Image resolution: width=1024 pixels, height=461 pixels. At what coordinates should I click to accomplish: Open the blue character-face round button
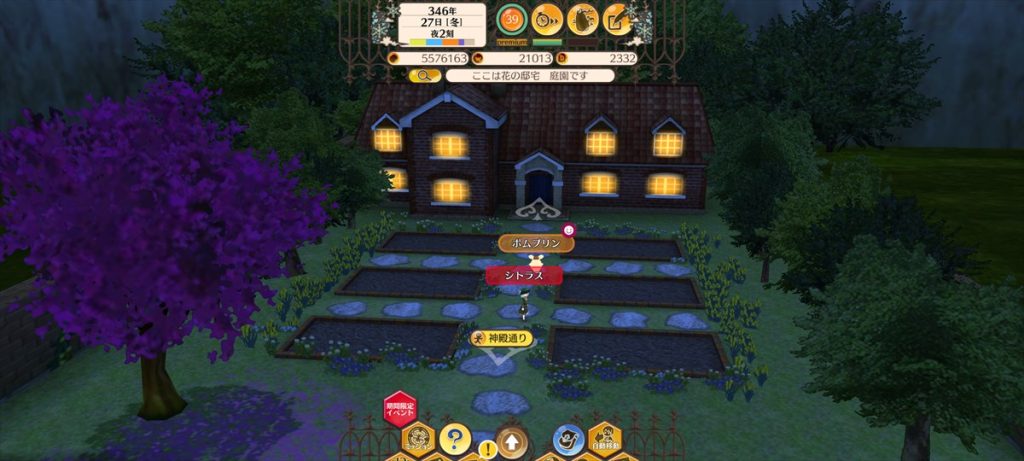pos(568,438)
